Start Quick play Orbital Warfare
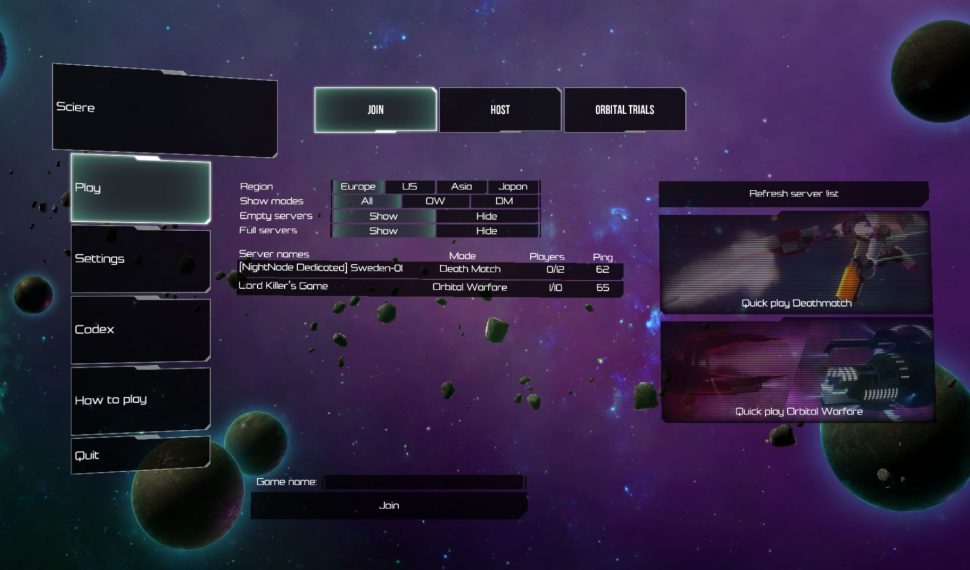This screenshot has width=970, height=570. pos(798,370)
